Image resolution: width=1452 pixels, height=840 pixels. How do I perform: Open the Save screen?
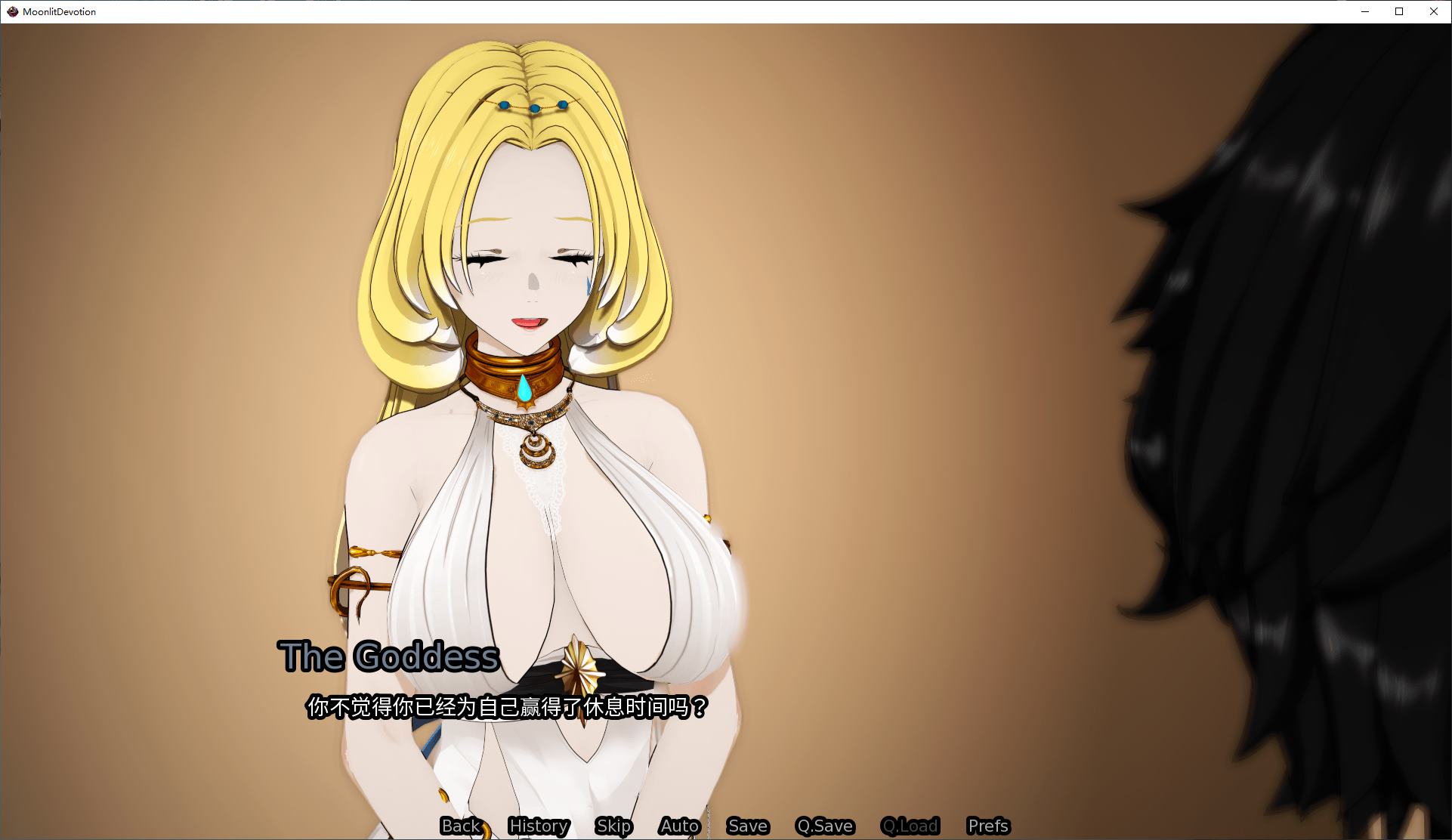(746, 826)
